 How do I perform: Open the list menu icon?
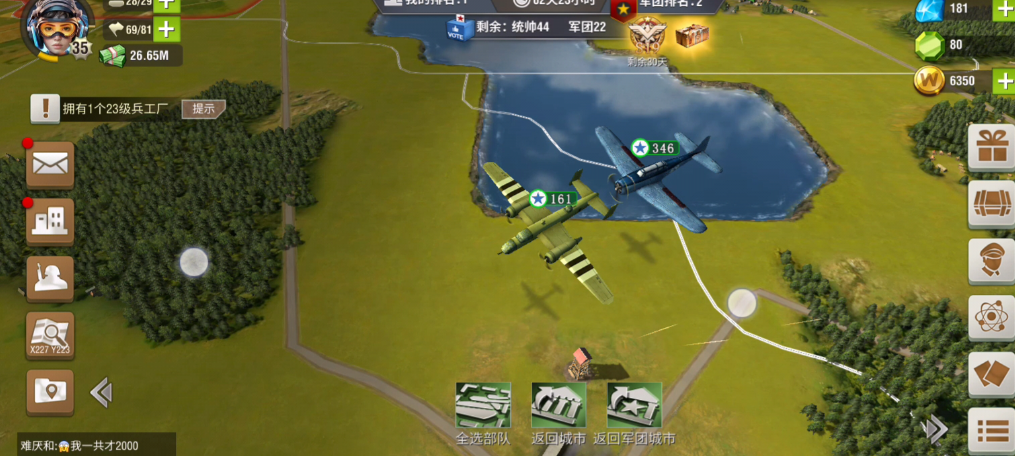pos(992,432)
